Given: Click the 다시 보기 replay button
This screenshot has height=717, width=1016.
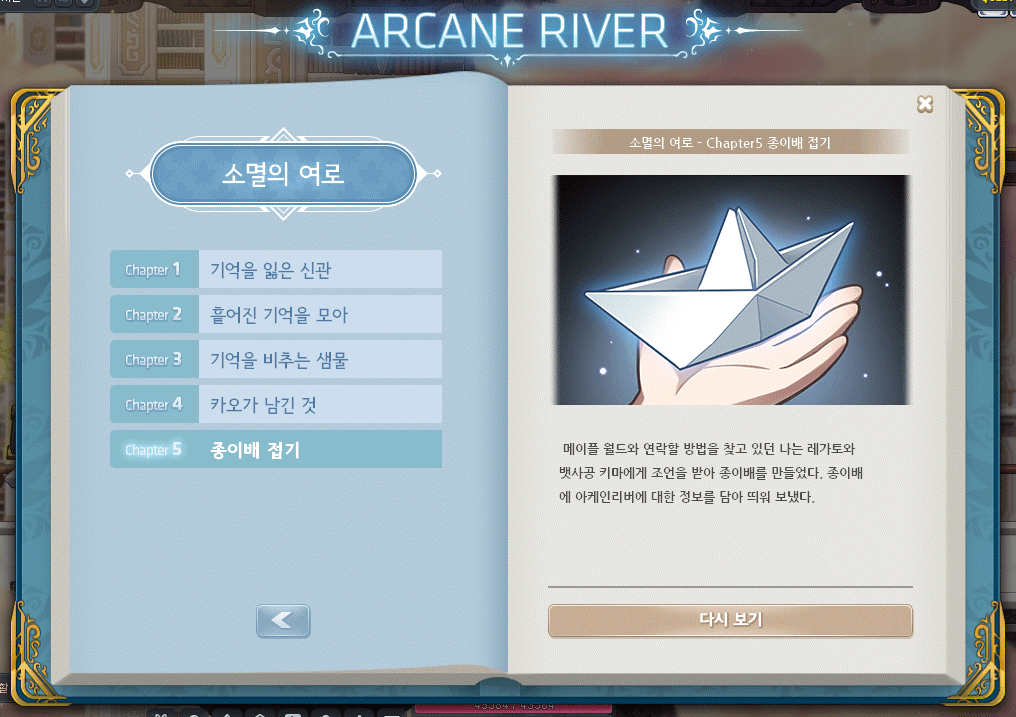Looking at the screenshot, I should click(x=730, y=620).
